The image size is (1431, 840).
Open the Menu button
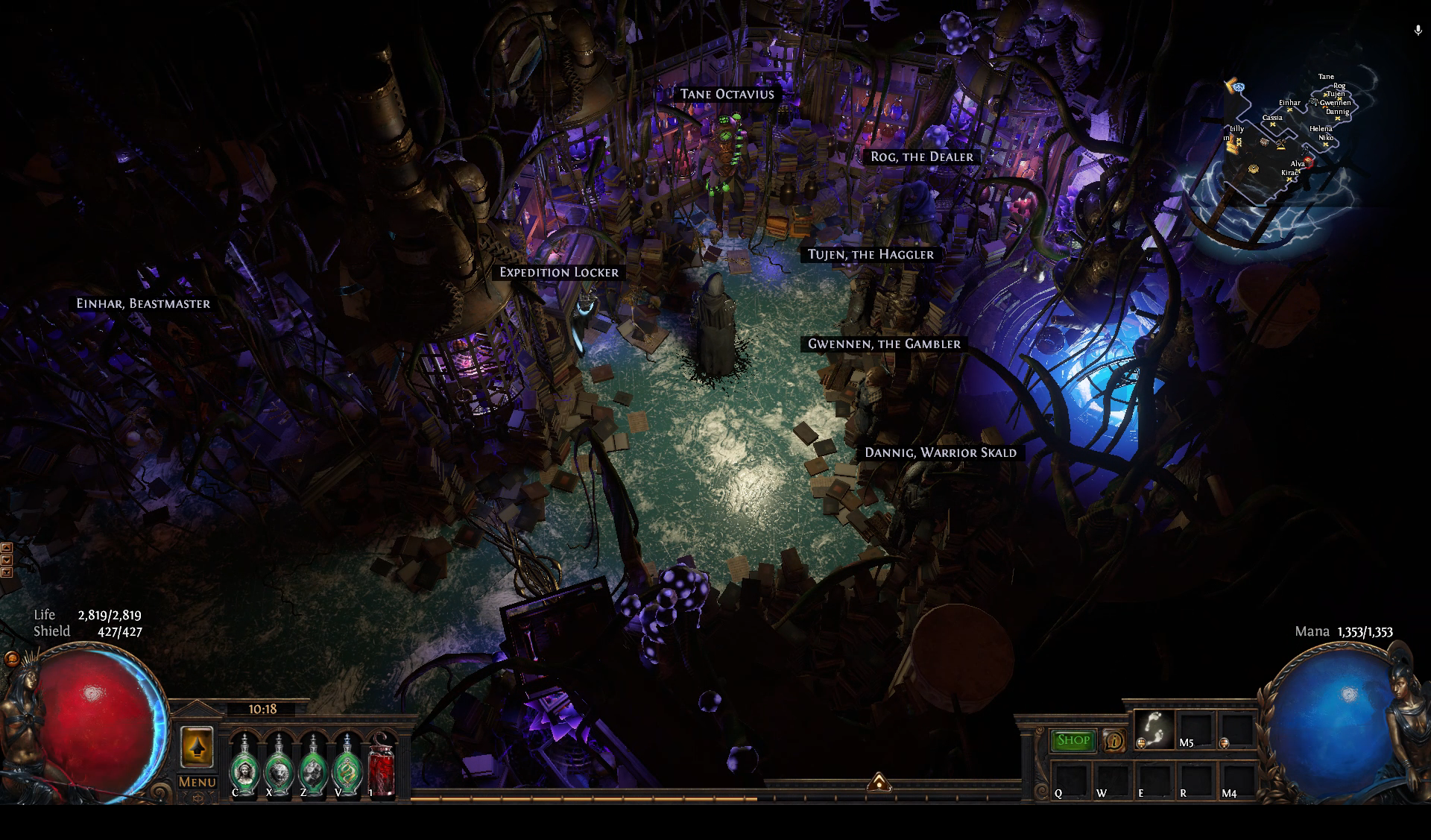[197, 782]
